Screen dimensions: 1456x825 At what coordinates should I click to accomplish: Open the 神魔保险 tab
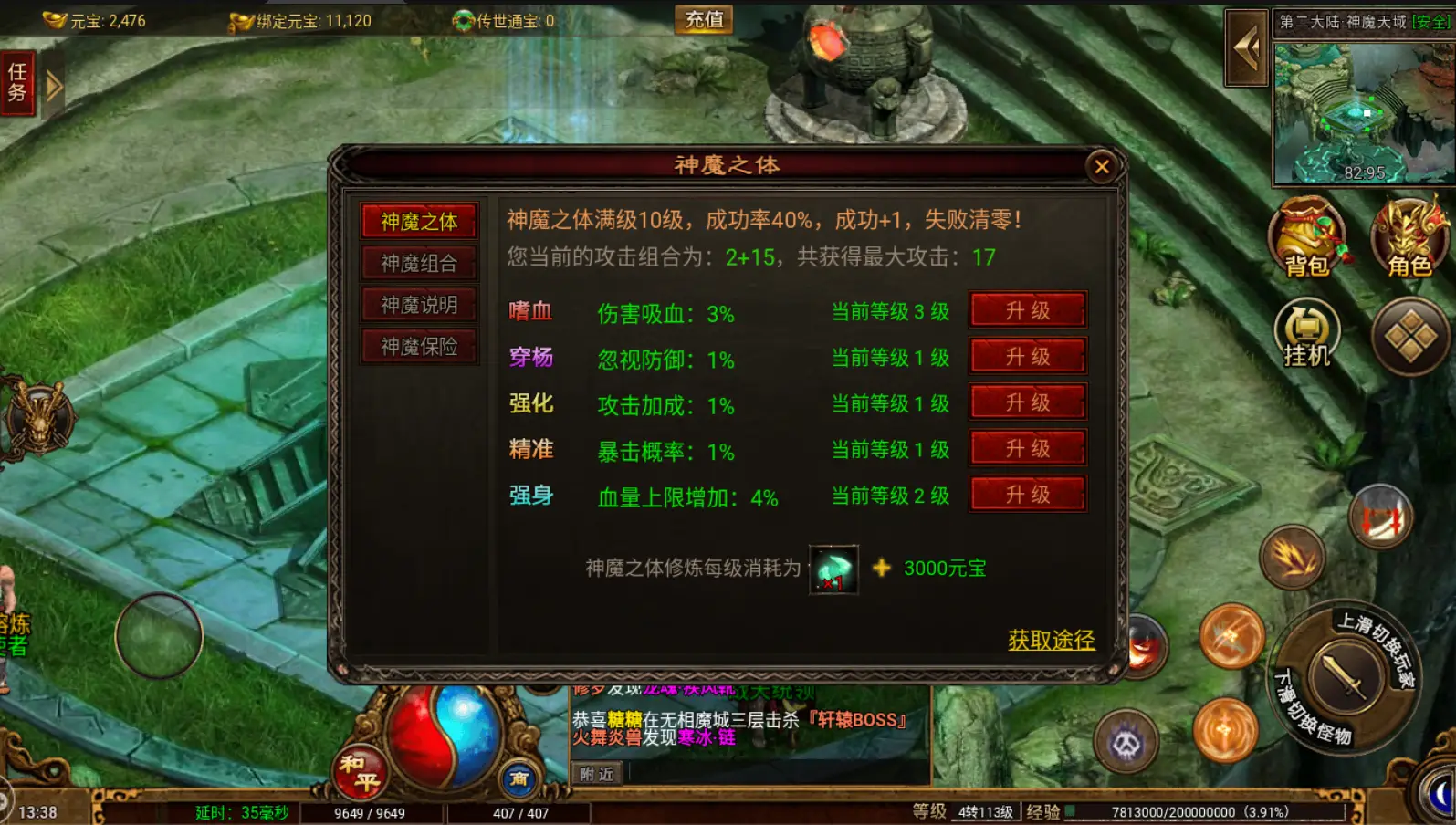click(418, 346)
